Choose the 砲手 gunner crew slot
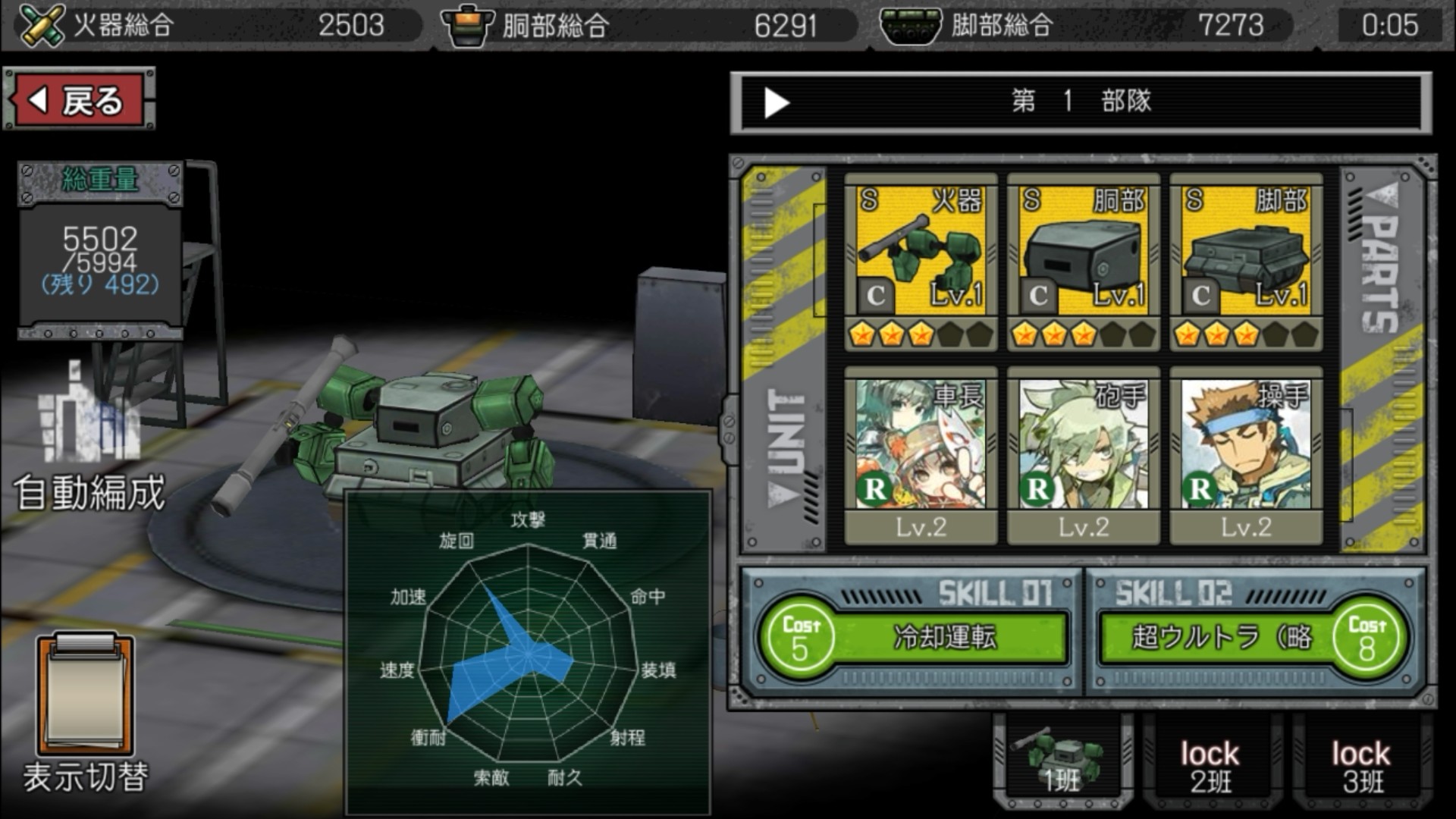The image size is (1456, 819). click(x=1083, y=455)
